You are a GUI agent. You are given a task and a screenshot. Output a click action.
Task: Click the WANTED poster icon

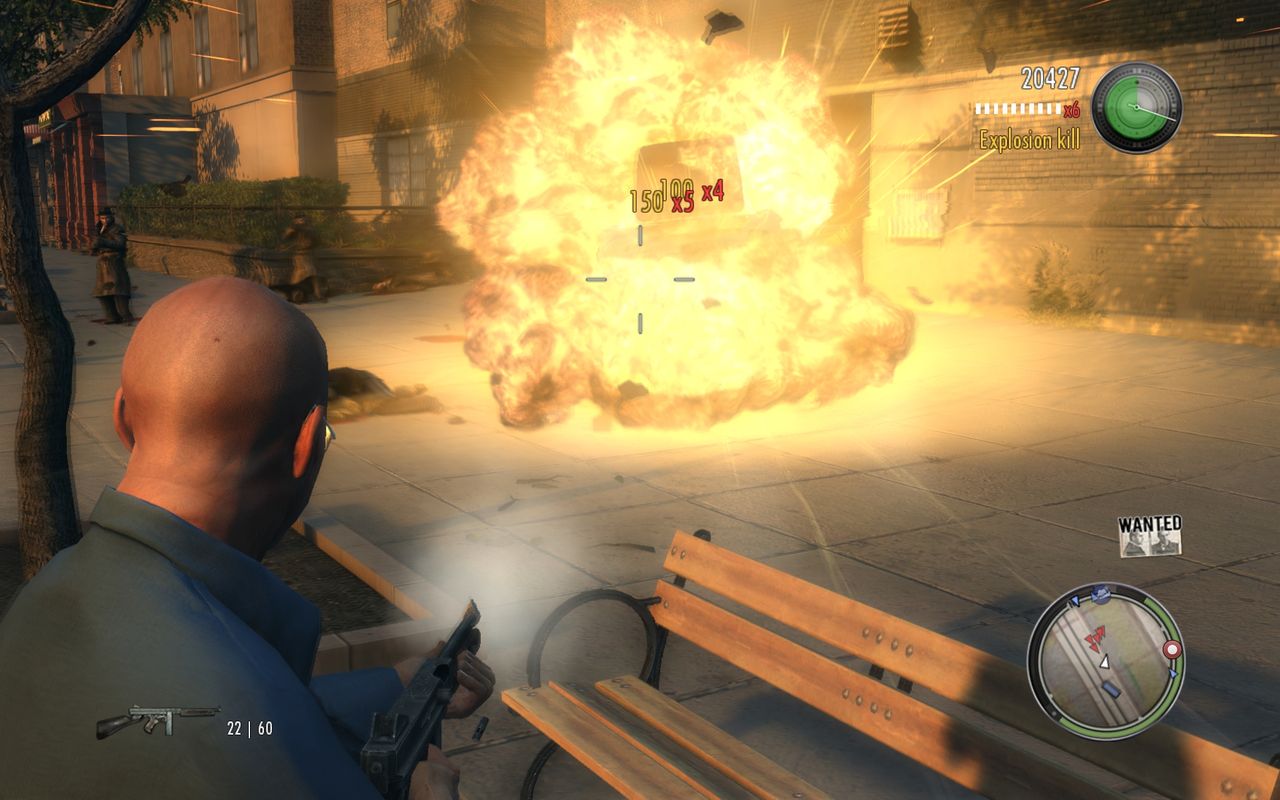(x=1150, y=536)
